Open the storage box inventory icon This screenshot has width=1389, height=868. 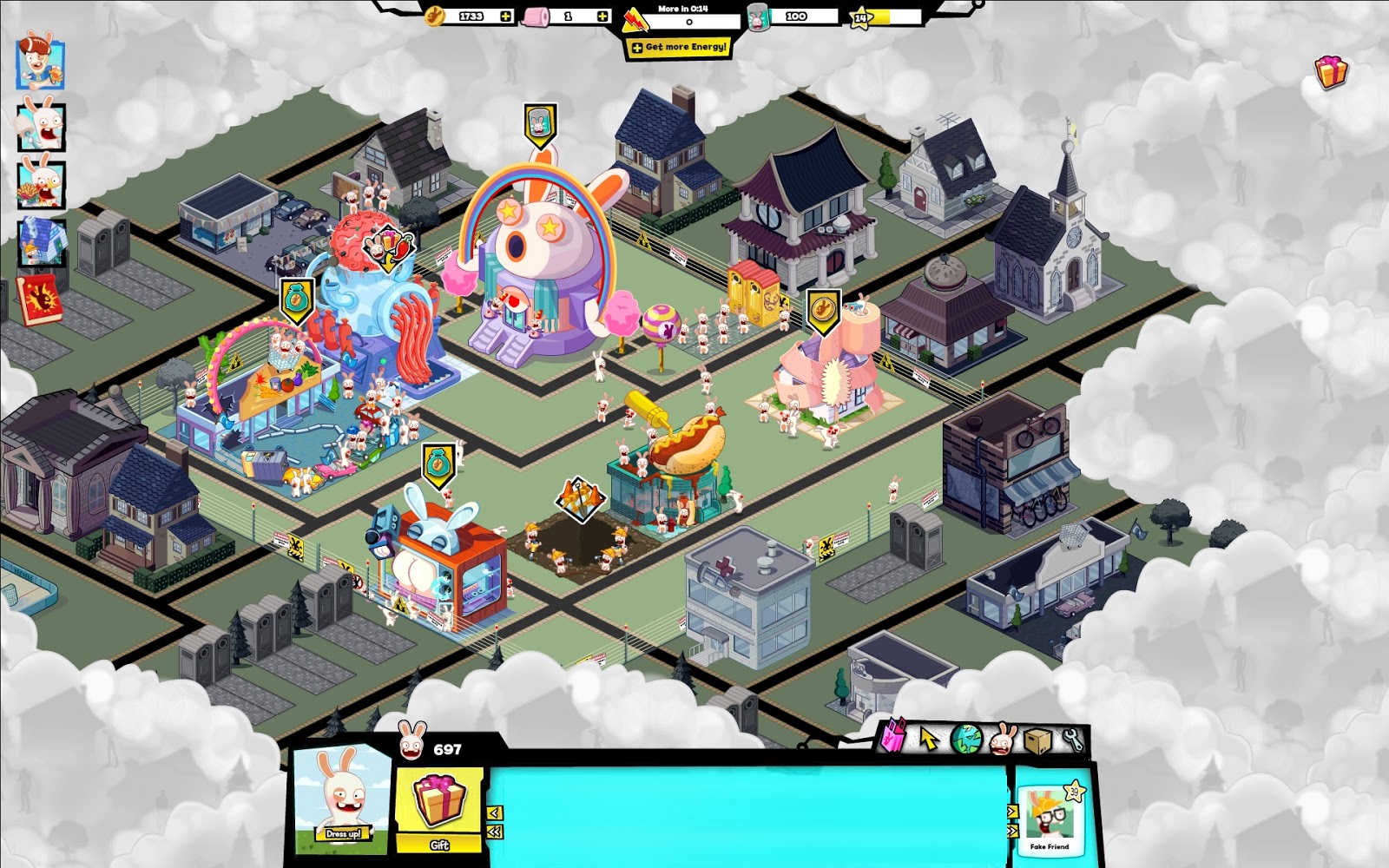tap(1037, 740)
